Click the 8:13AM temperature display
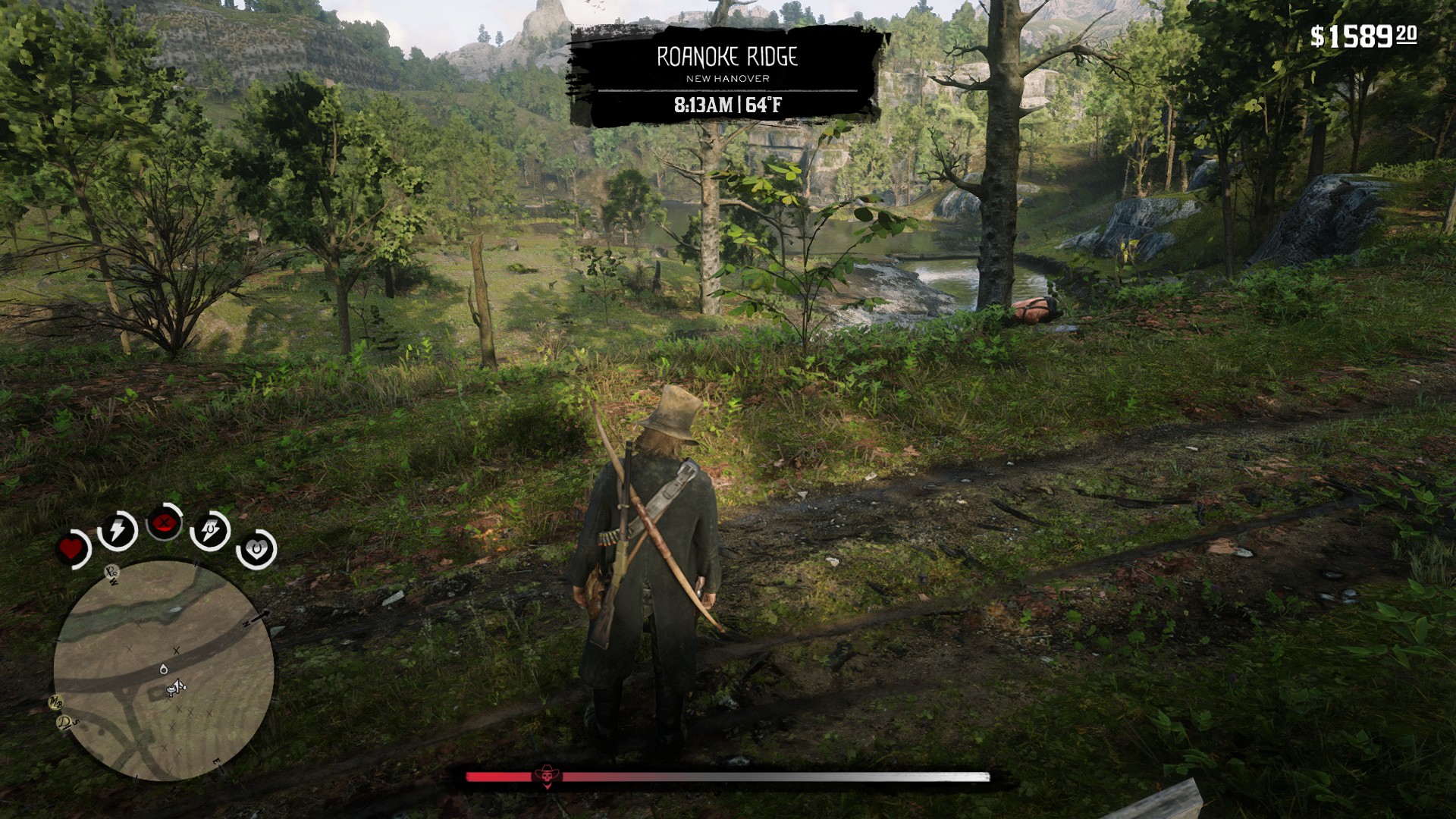 click(726, 106)
